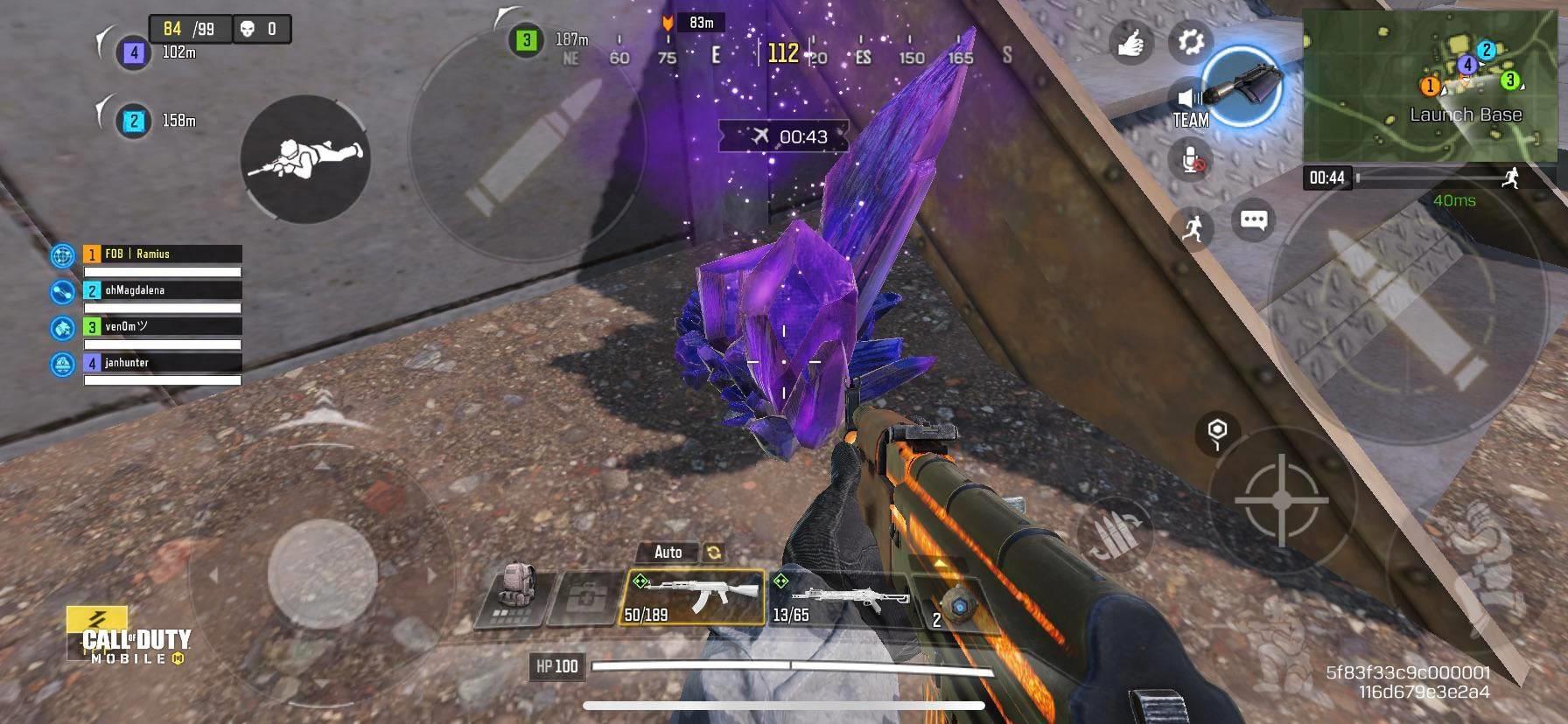1568x724 pixels.
Task: Open the settings gear
Action: tap(1190, 41)
